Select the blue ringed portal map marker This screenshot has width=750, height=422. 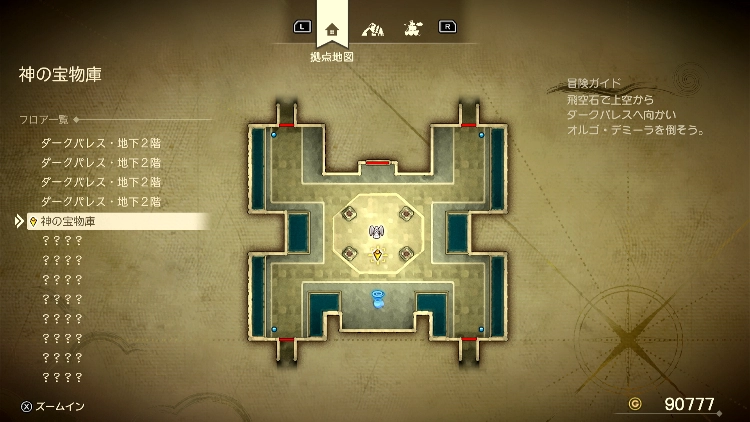377,296
